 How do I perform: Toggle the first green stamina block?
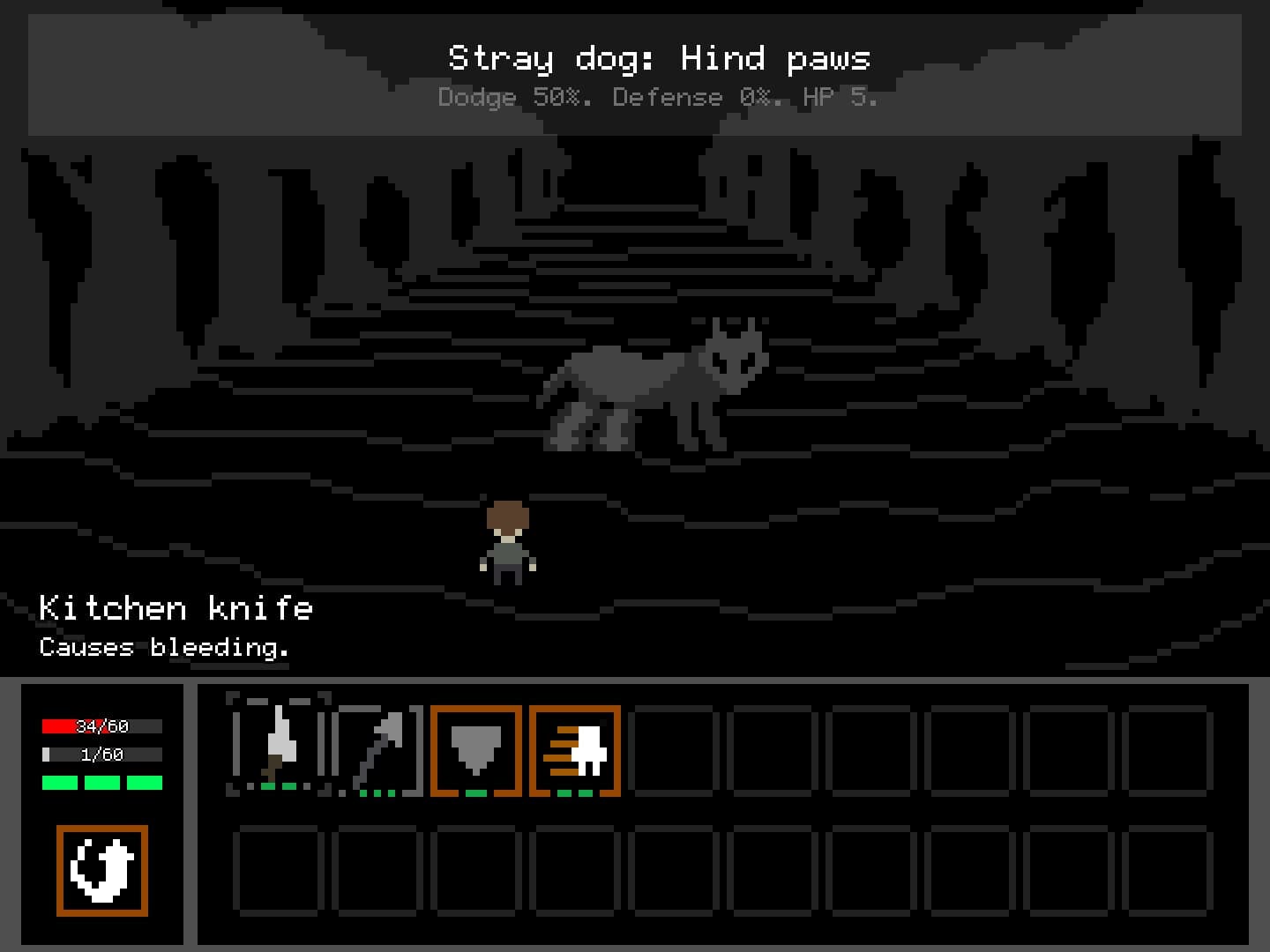[59, 781]
